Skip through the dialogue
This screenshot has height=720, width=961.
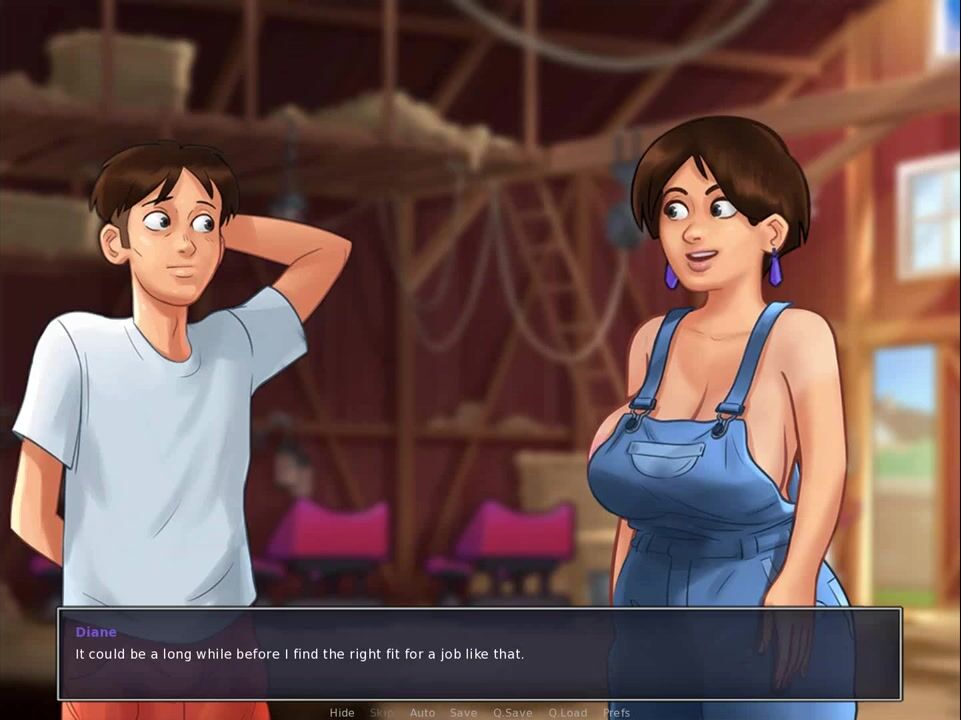coord(381,713)
